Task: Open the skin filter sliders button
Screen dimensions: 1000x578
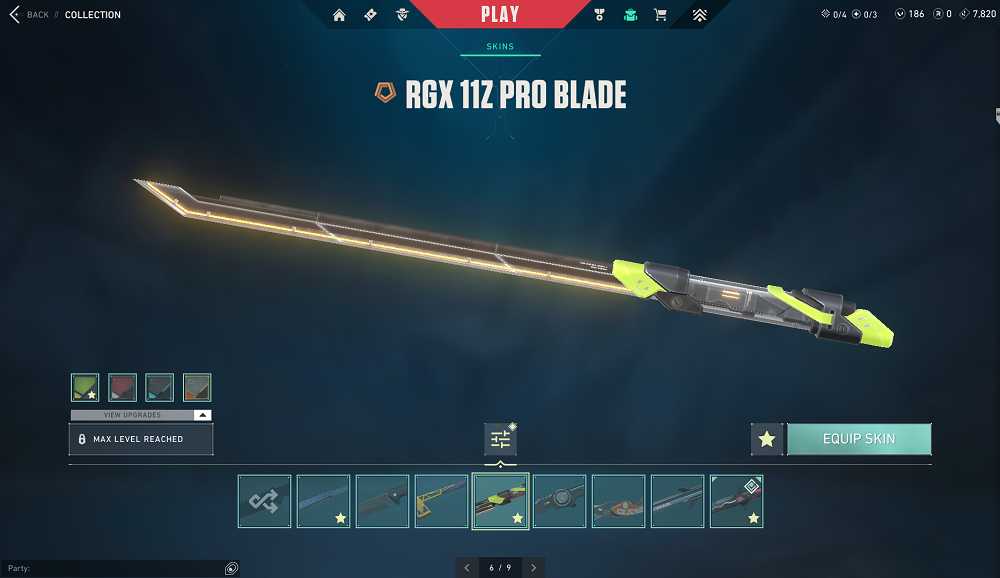Action: [500, 439]
